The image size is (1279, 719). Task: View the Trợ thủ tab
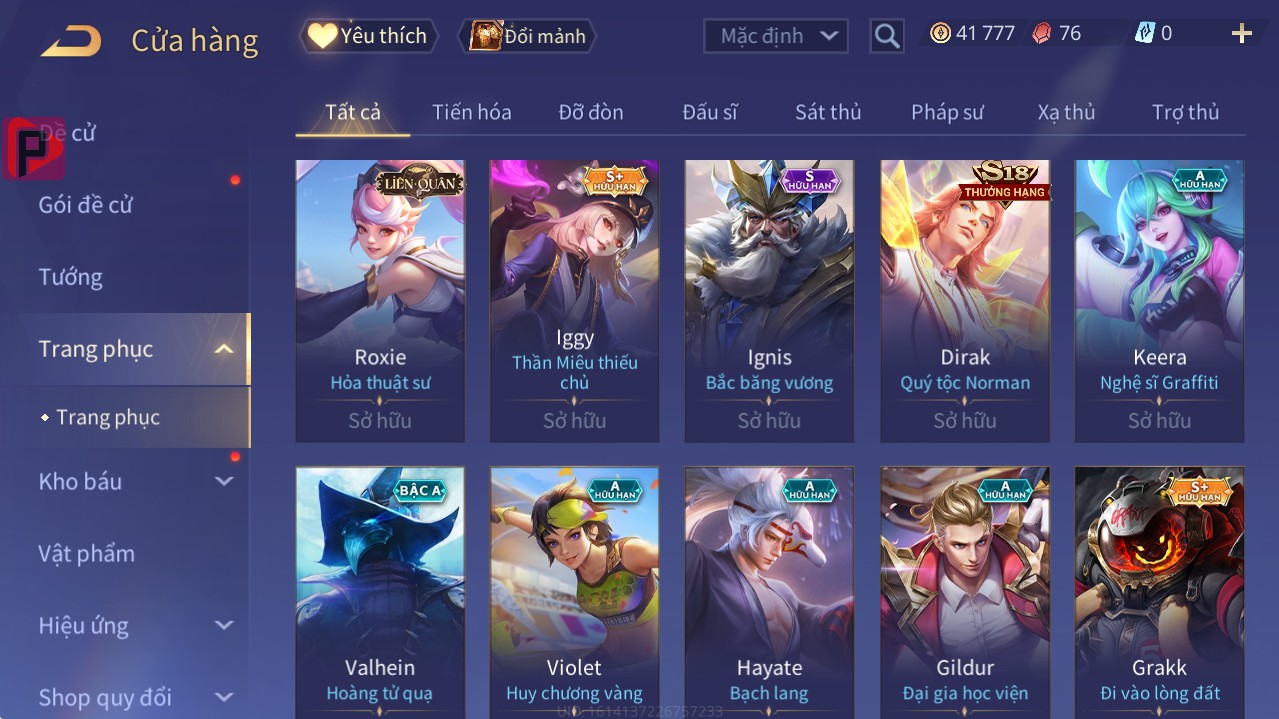[x=1185, y=112]
